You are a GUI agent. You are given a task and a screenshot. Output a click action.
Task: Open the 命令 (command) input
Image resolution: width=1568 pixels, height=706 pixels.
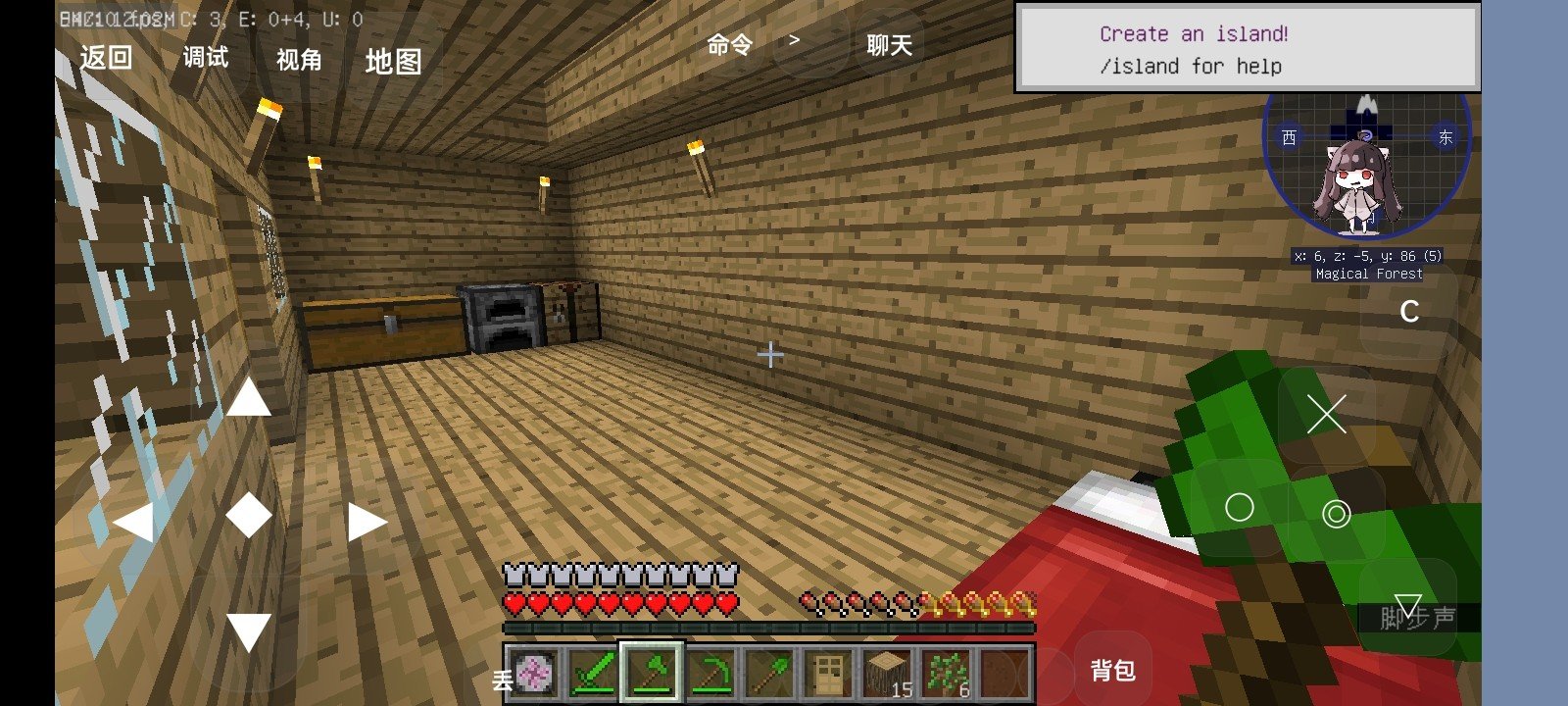(729, 45)
